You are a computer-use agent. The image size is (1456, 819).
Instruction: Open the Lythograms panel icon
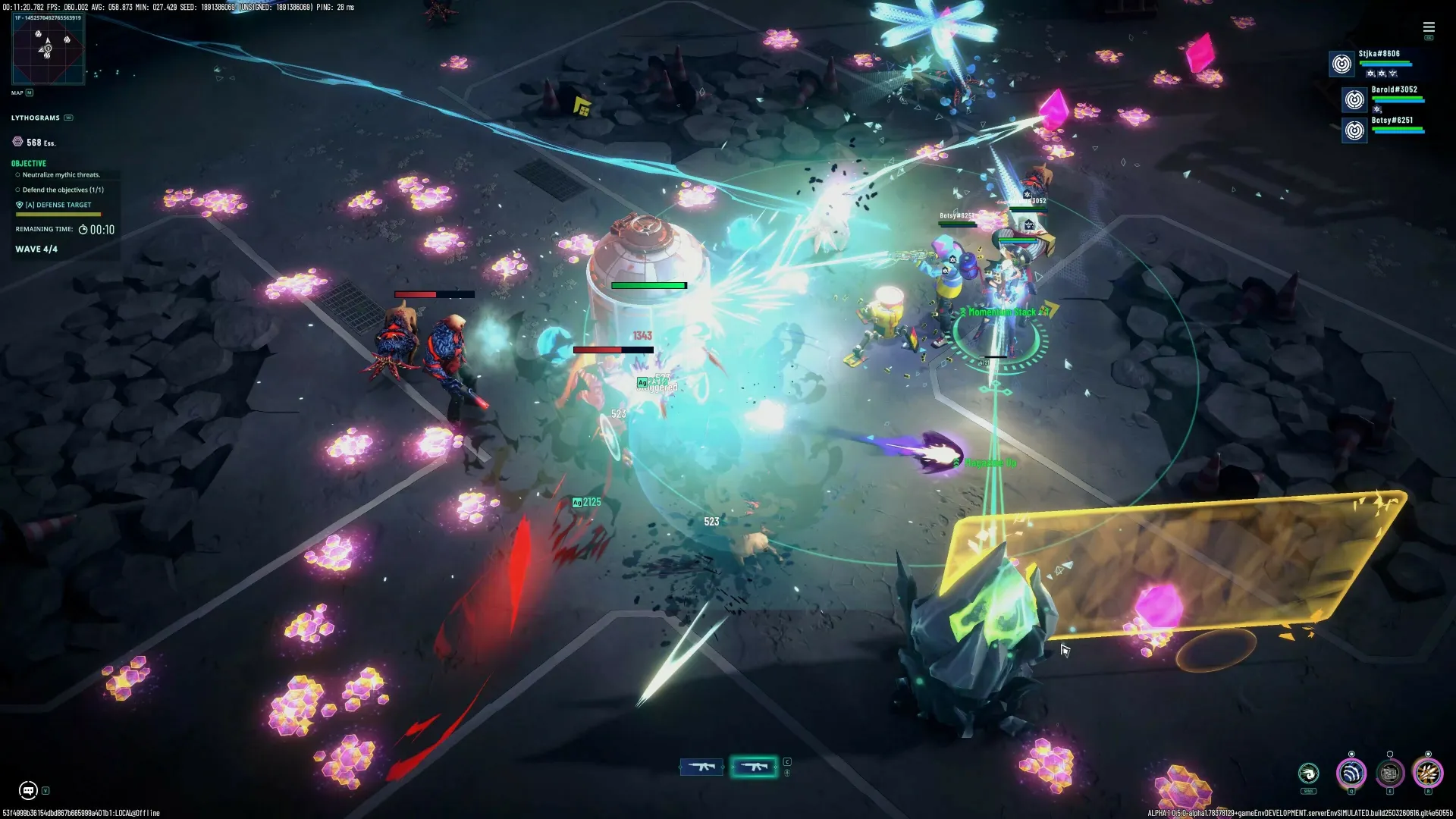click(x=68, y=118)
